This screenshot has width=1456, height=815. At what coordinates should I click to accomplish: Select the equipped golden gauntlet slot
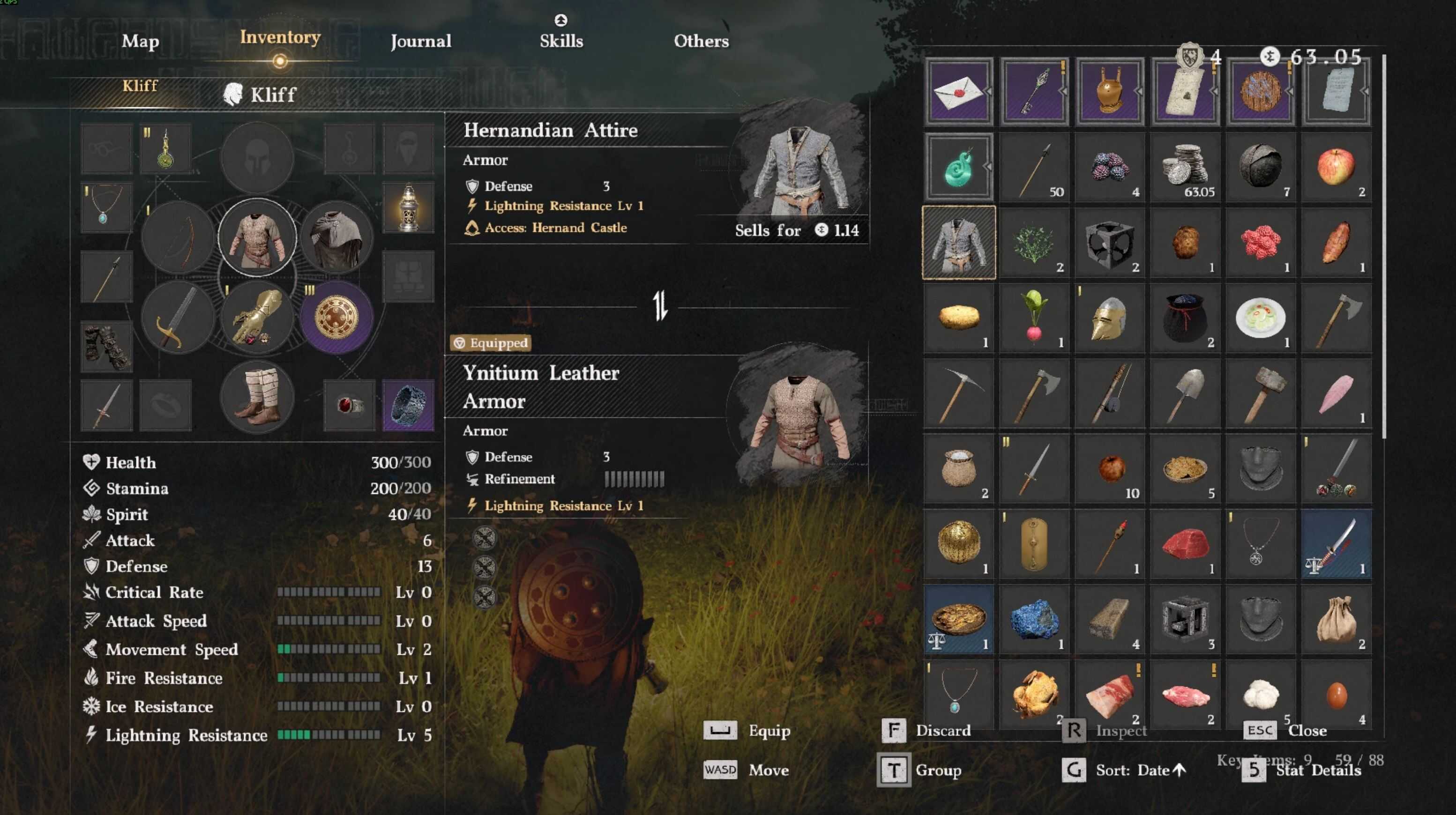[257, 318]
